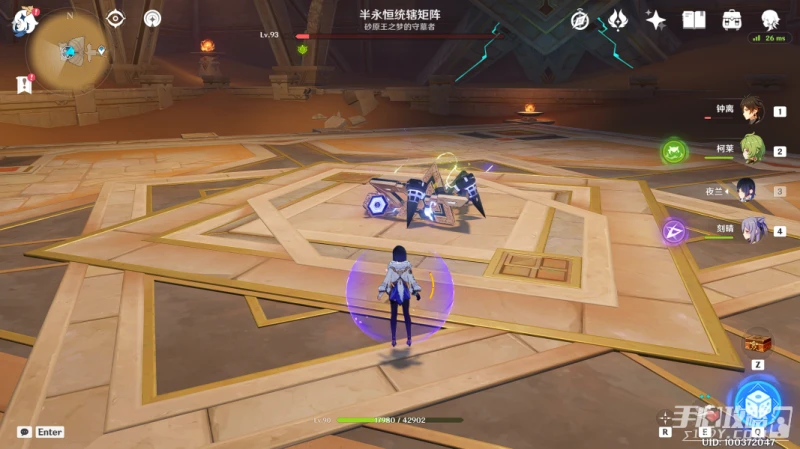Open the adventure compass icon

(x=581, y=20)
